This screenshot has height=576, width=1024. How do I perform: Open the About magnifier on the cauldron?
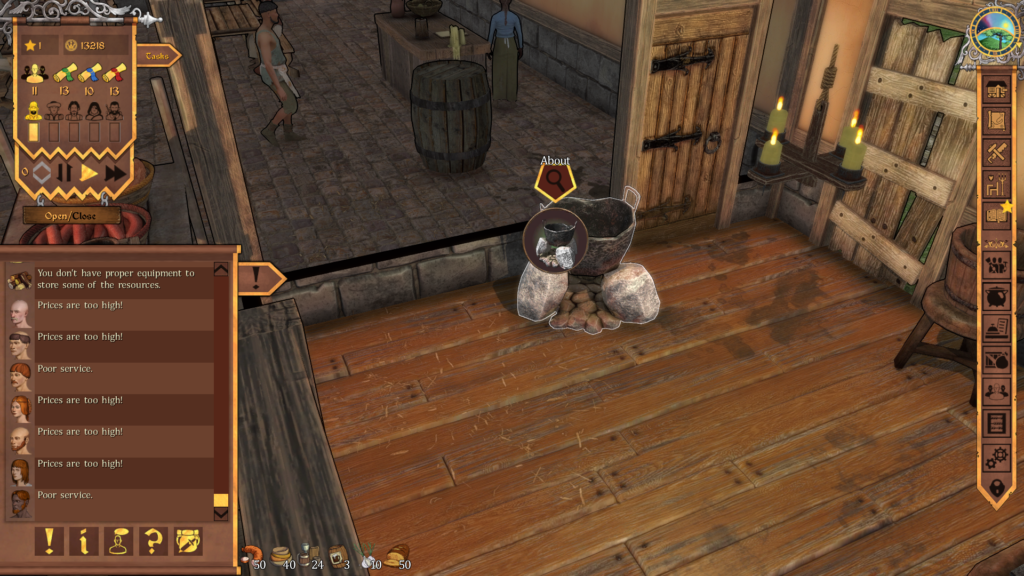tap(553, 182)
